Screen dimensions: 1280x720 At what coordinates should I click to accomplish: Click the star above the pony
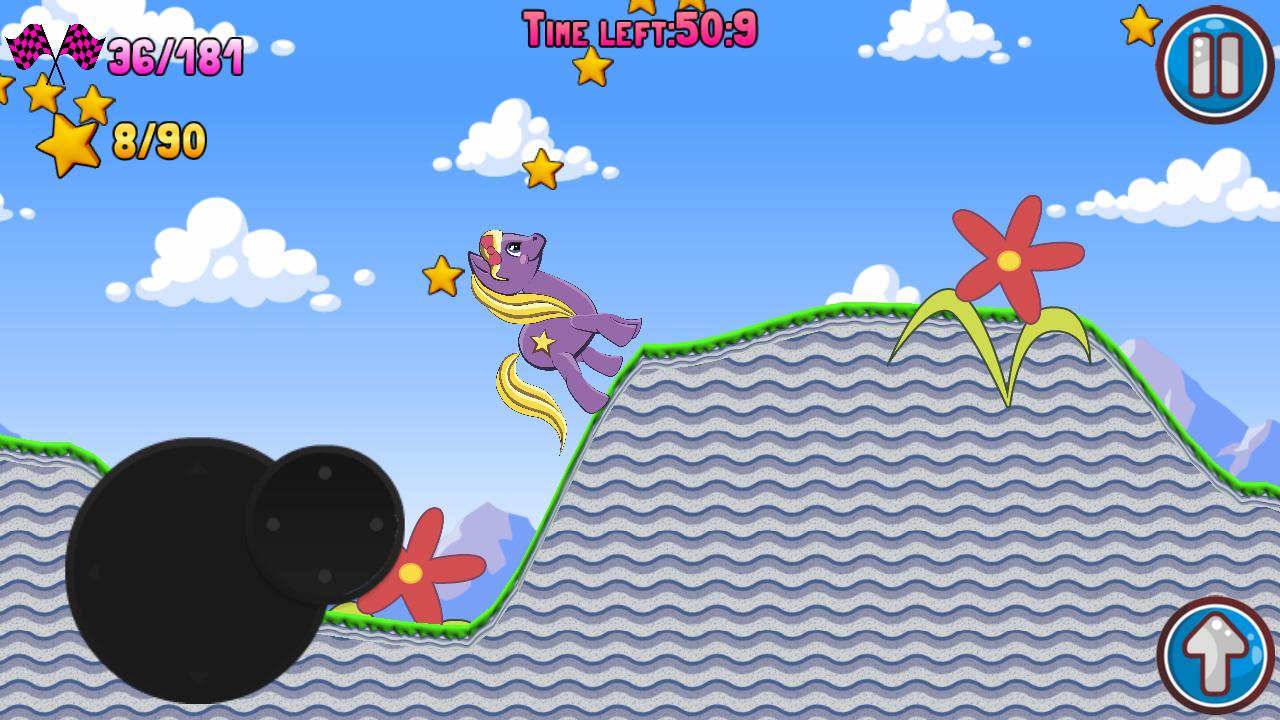click(x=541, y=166)
